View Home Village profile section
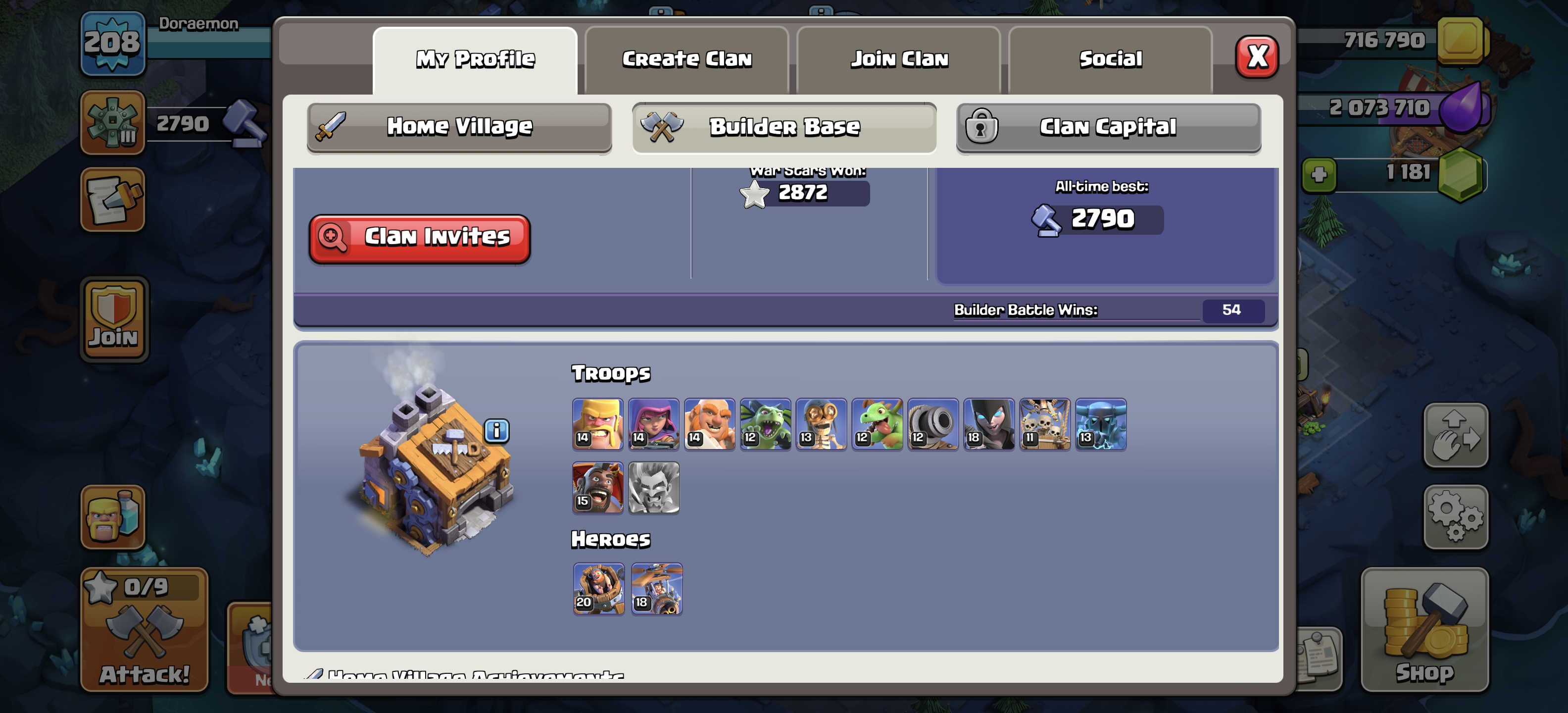Viewport: 1568px width, 713px height. (x=460, y=127)
